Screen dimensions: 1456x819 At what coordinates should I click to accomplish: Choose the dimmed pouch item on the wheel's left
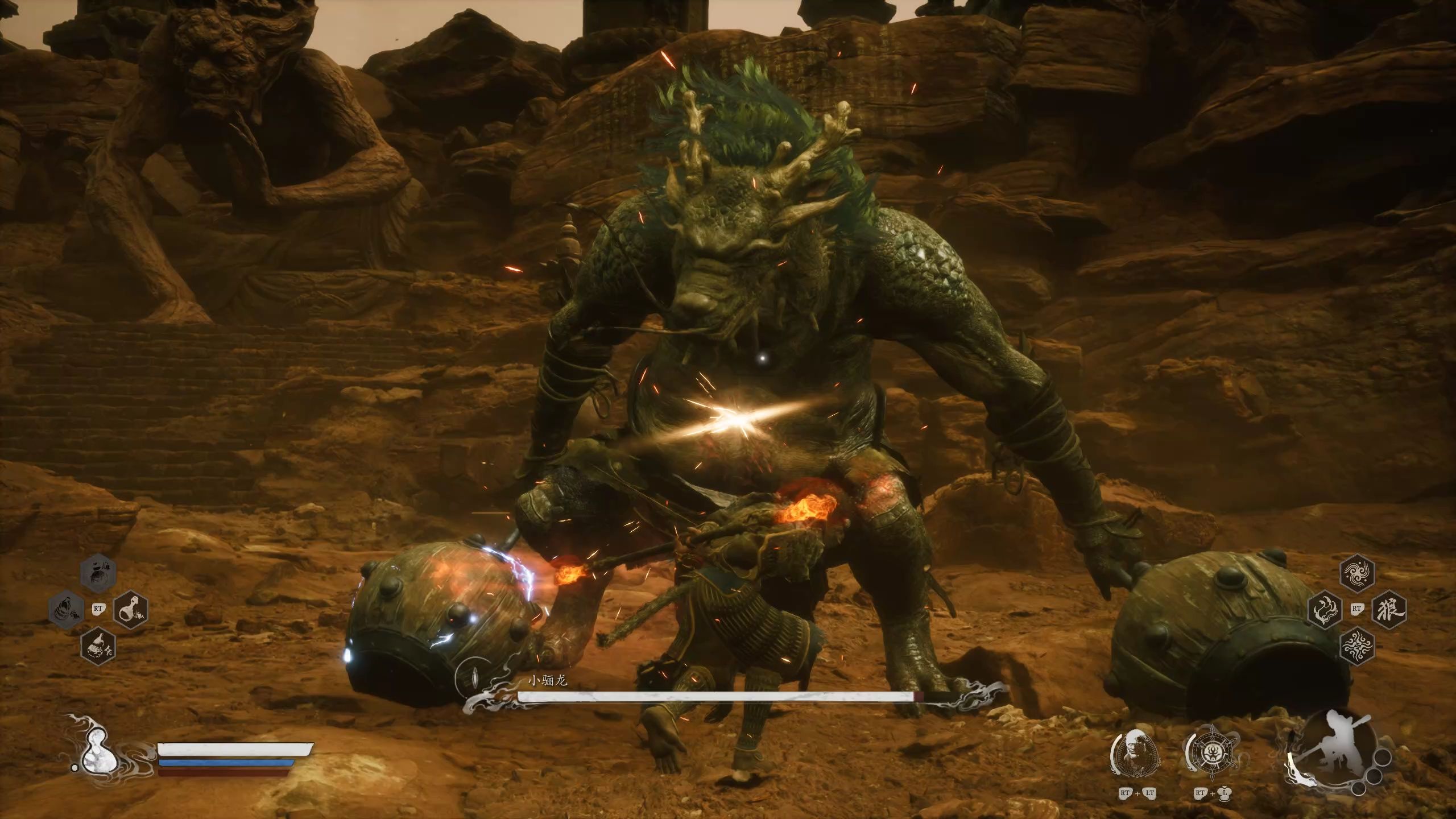(66, 609)
